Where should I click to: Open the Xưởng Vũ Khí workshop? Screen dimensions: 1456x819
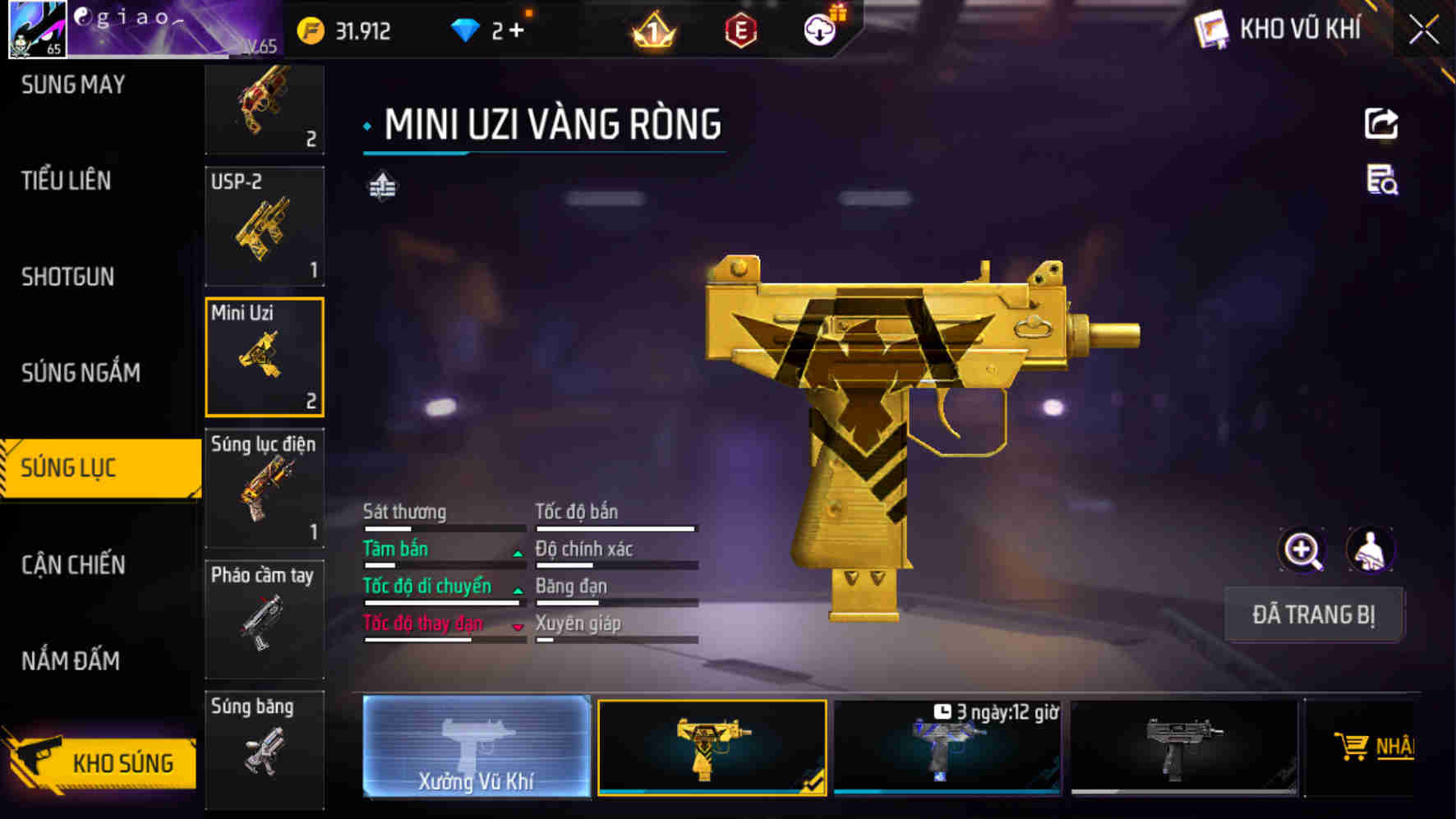[x=477, y=746]
